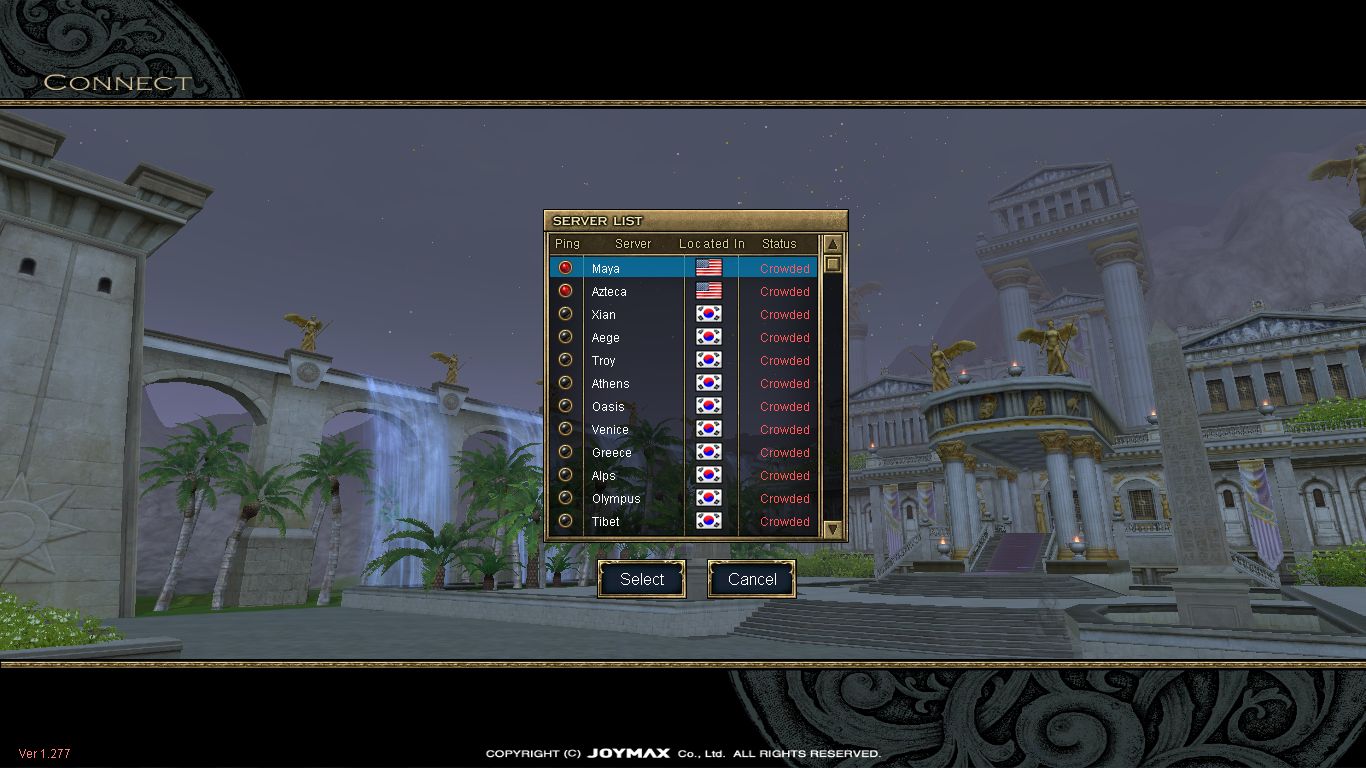Confirm server with the Select button
This screenshot has height=768, width=1366.
click(641, 579)
